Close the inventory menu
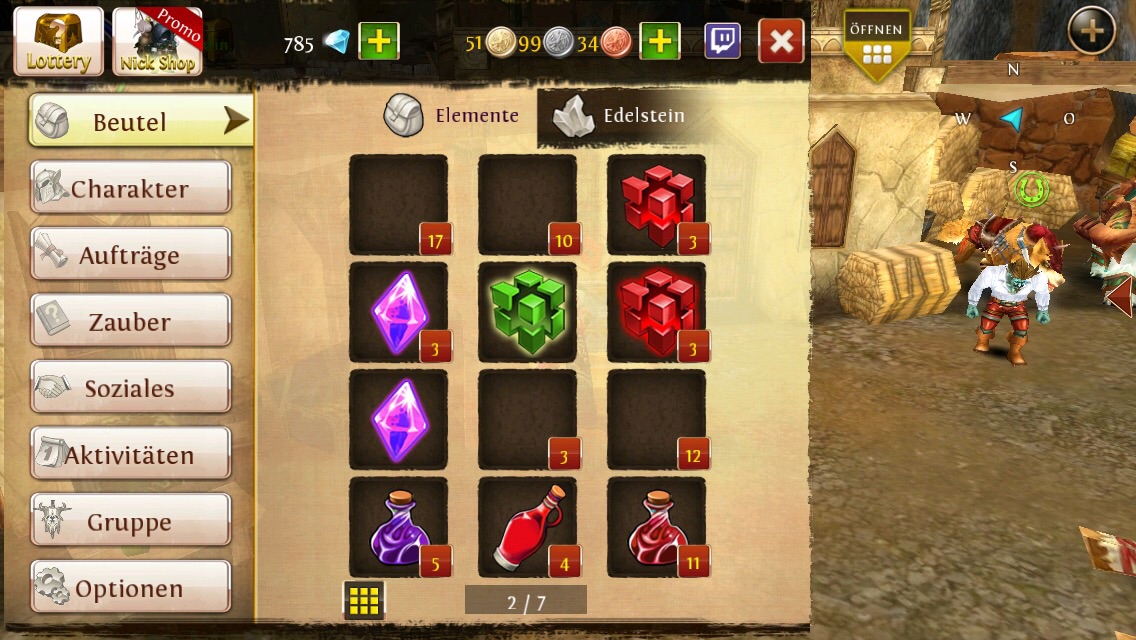1136x640 pixels. click(x=781, y=42)
